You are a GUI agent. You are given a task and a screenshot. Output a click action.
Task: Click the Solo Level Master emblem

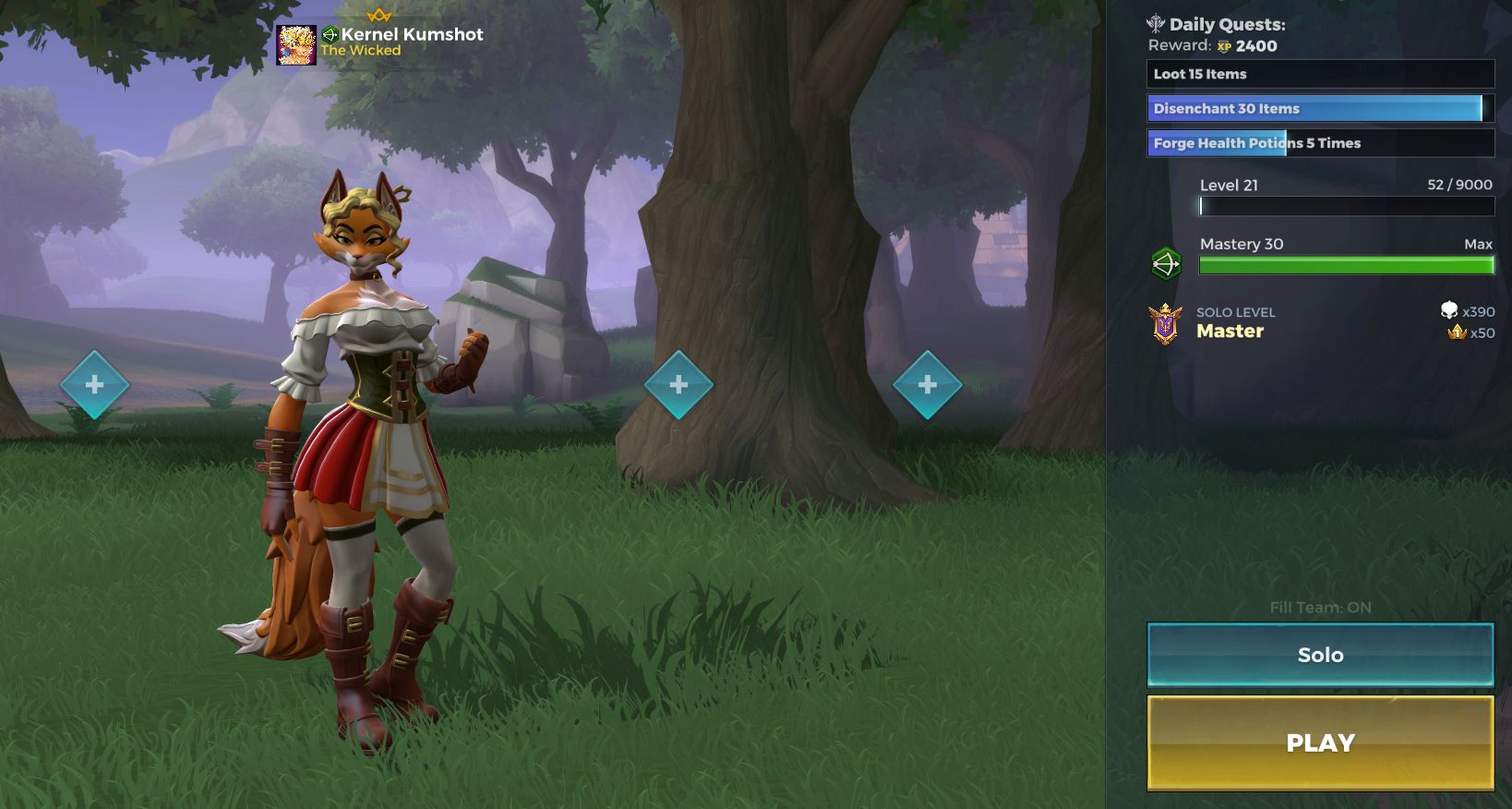(x=1167, y=324)
